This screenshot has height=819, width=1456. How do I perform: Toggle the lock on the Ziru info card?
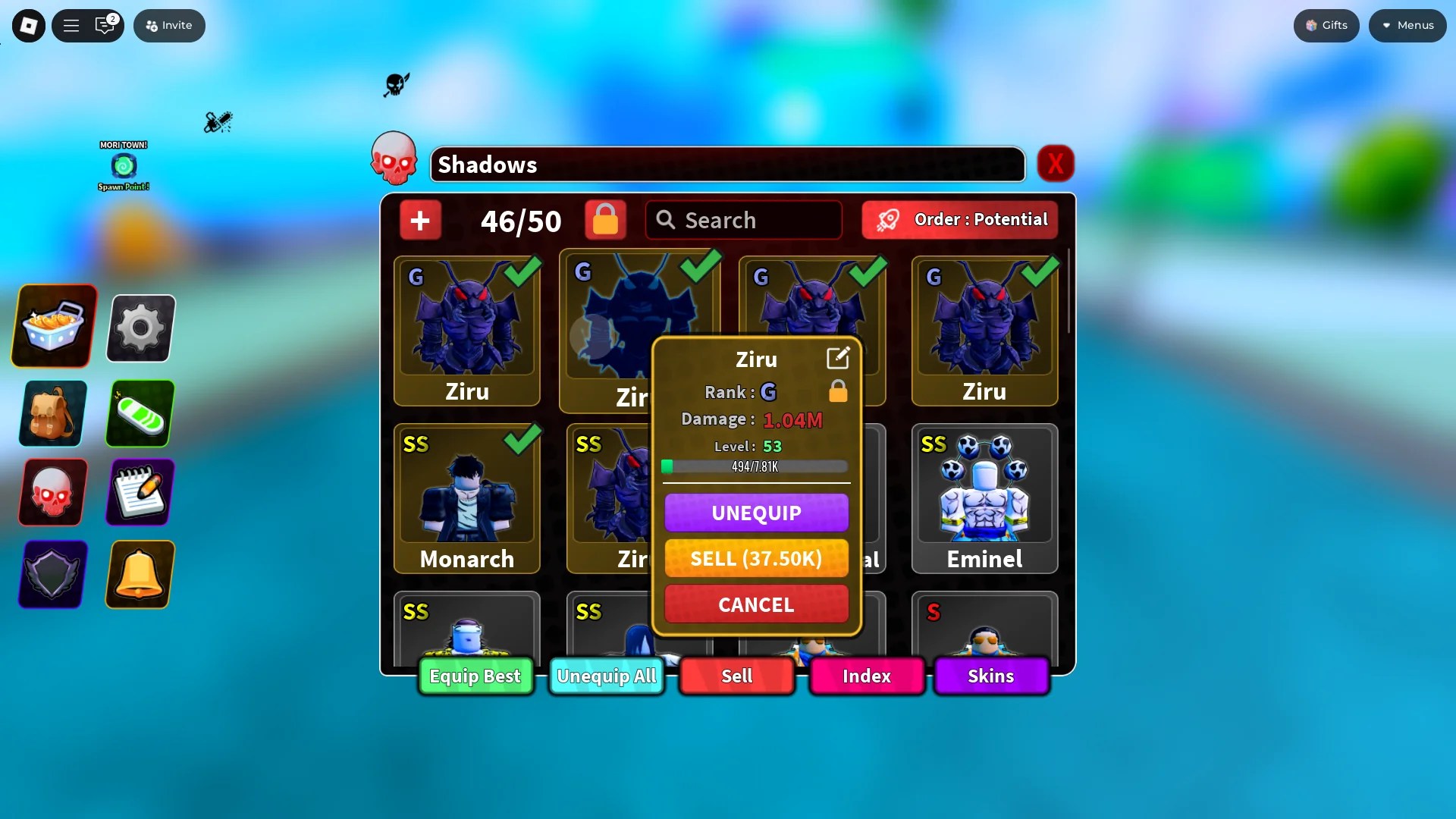coord(838,391)
